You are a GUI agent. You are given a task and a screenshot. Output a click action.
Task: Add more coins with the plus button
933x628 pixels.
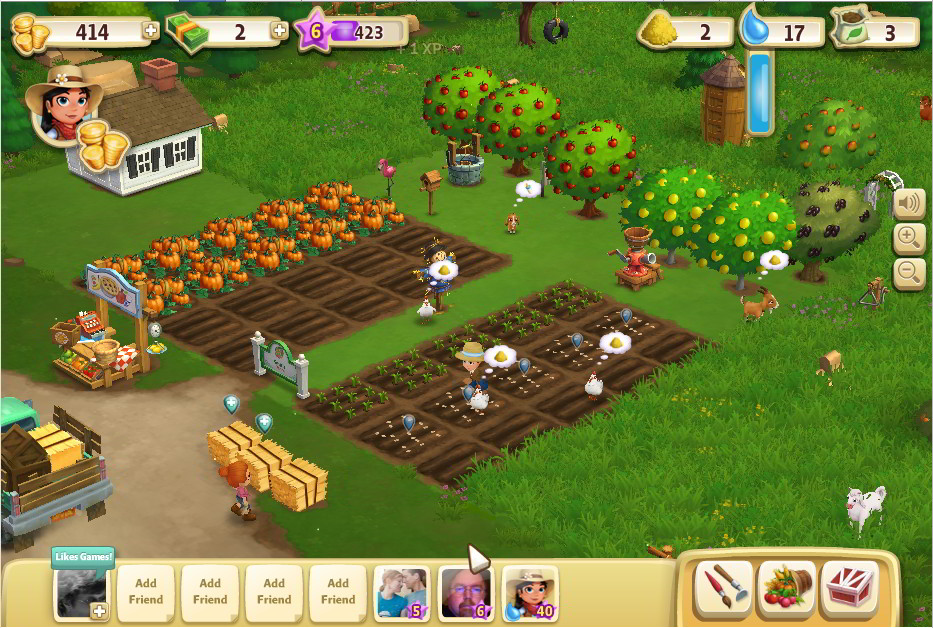coord(151,31)
